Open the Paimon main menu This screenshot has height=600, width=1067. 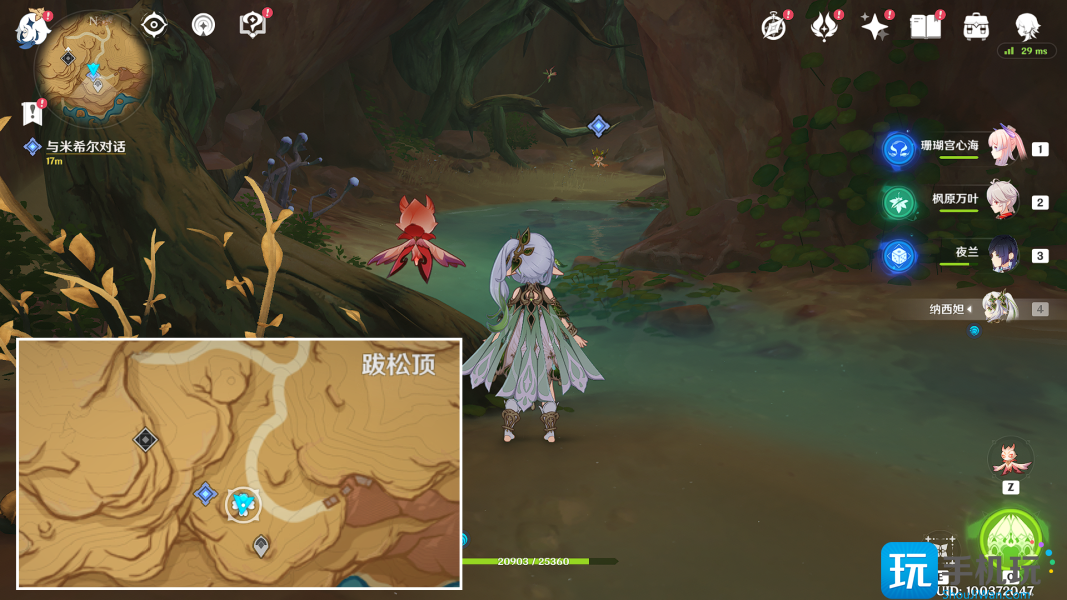point(31,28)
